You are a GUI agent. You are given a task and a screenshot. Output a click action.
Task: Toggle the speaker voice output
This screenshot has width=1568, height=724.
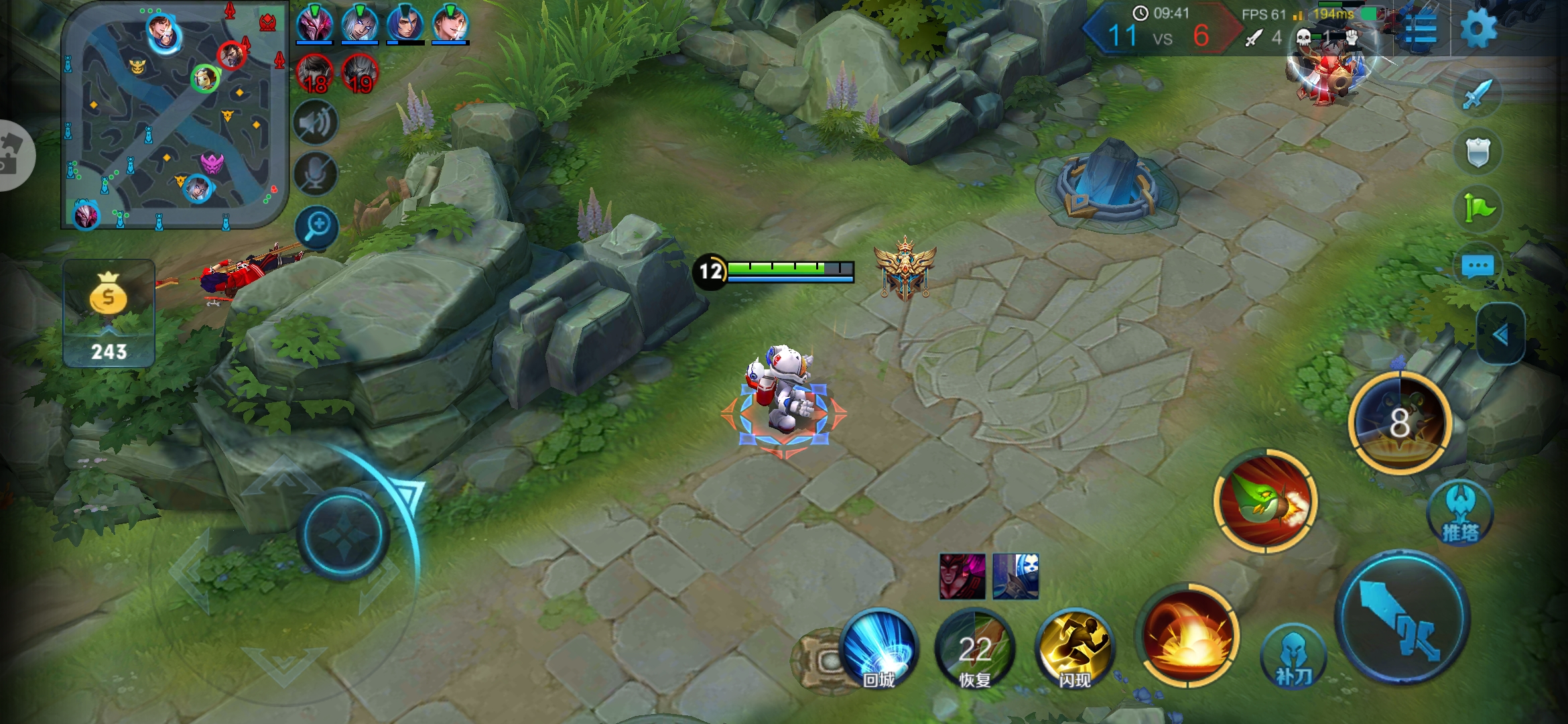click(316, 123)
